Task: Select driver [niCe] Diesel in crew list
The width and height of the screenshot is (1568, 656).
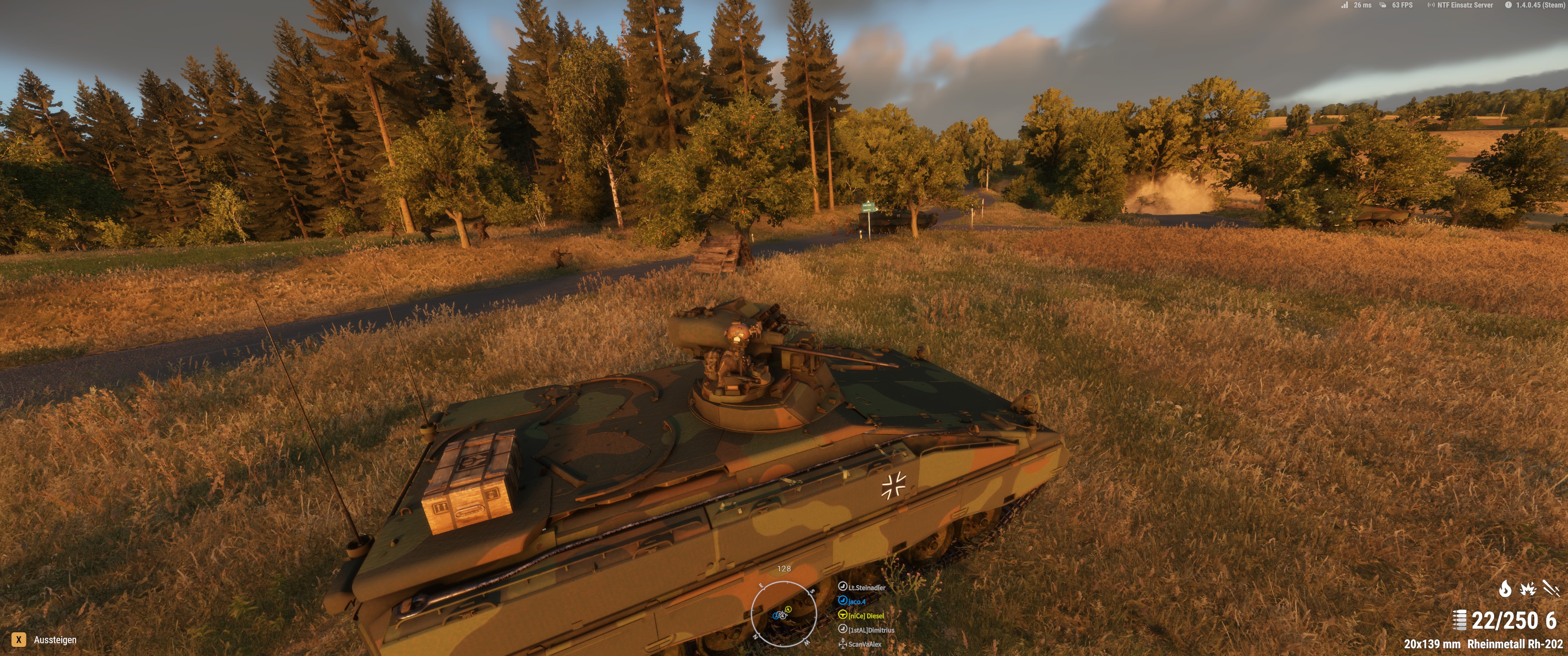Action: pyautogui.click(x=866, y=615)
